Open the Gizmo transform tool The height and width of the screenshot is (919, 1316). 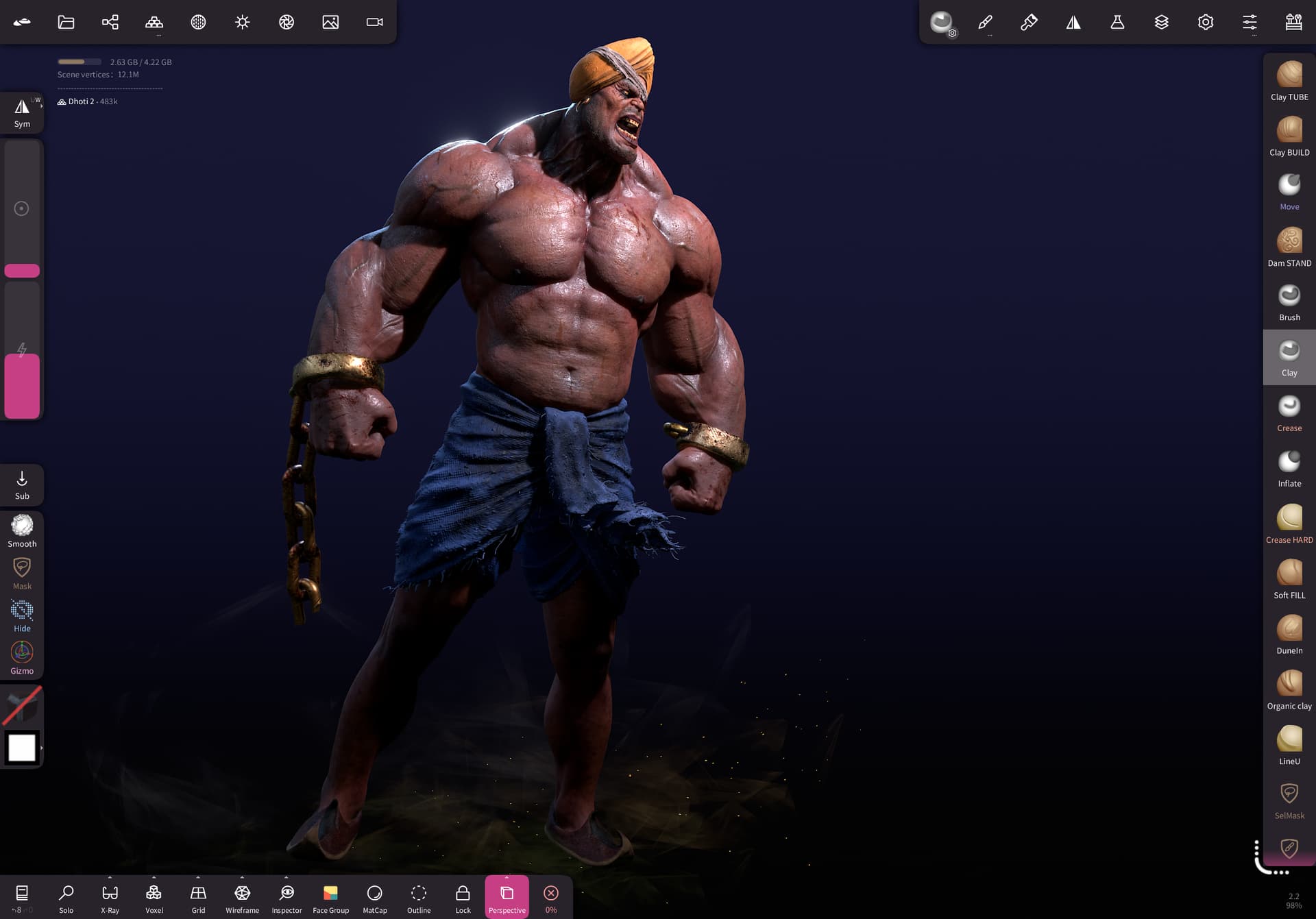point(22,658)
